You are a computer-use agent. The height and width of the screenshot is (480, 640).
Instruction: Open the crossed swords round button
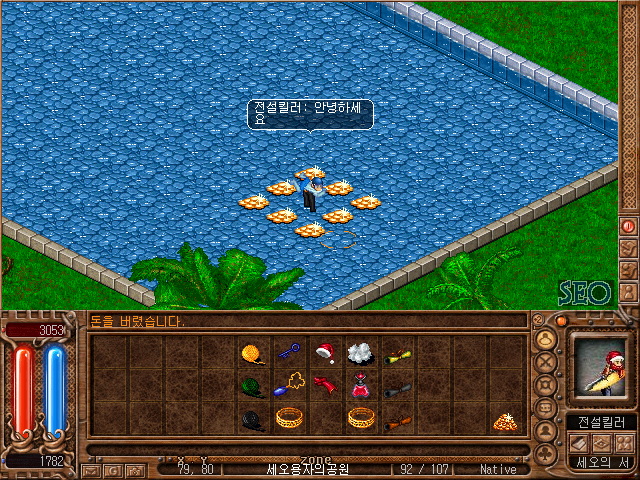(x=546, y=361)
